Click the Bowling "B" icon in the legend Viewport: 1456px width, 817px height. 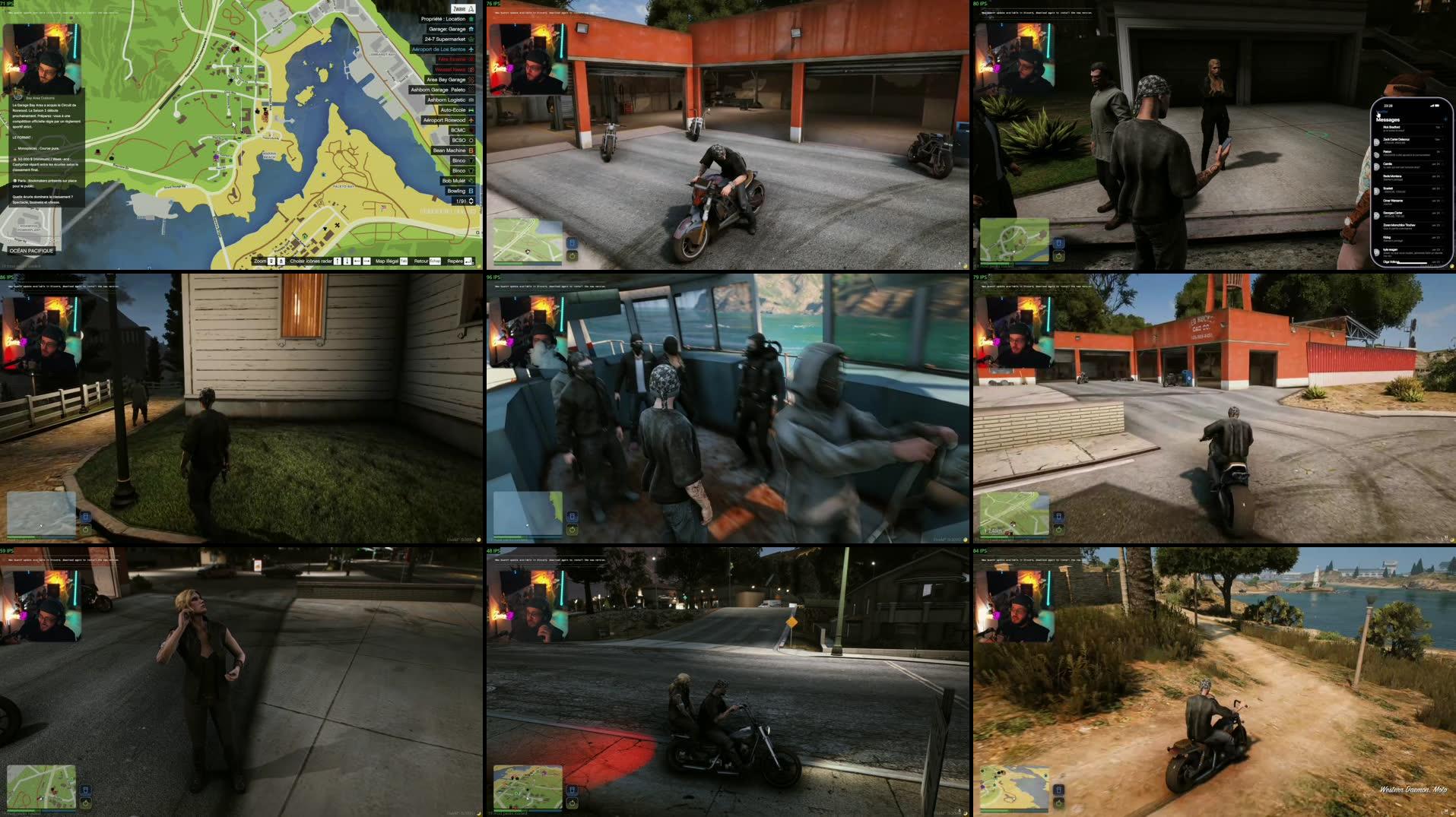(x=470, y=191)
